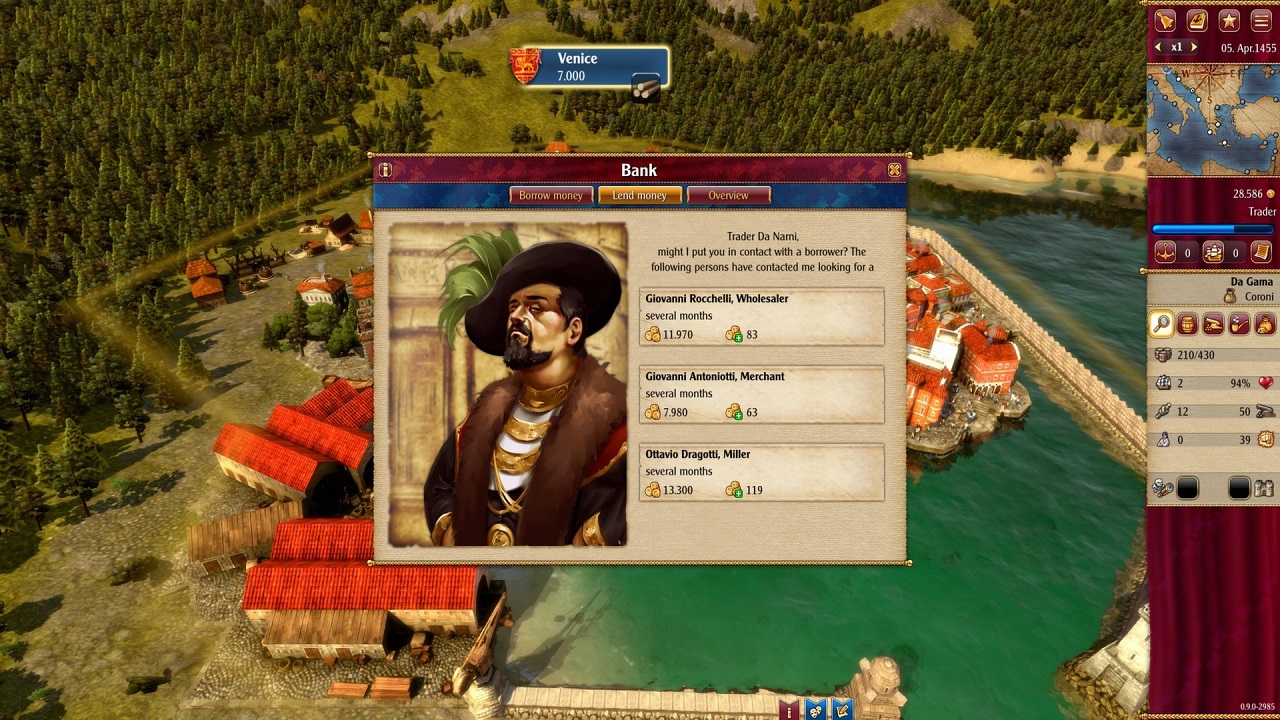
Task: Click the star button in top bar
Action: (1229, 20)
